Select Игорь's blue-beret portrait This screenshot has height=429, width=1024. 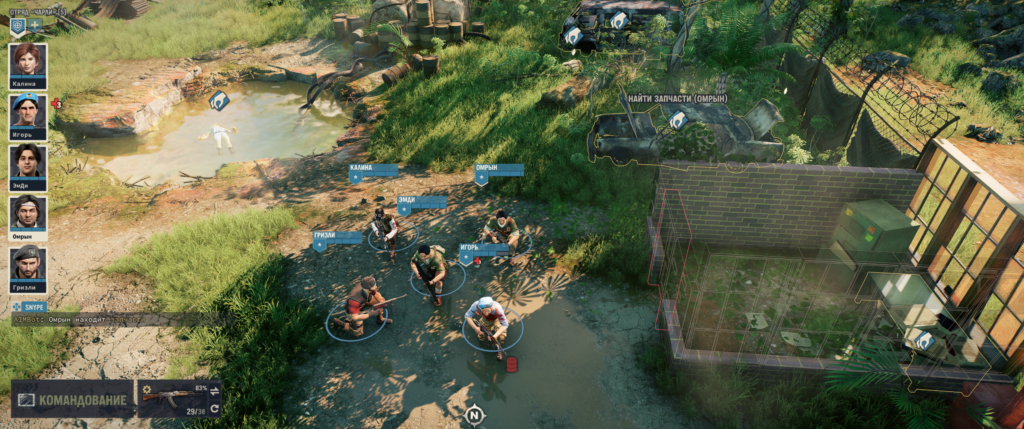(x=28, y=110)
